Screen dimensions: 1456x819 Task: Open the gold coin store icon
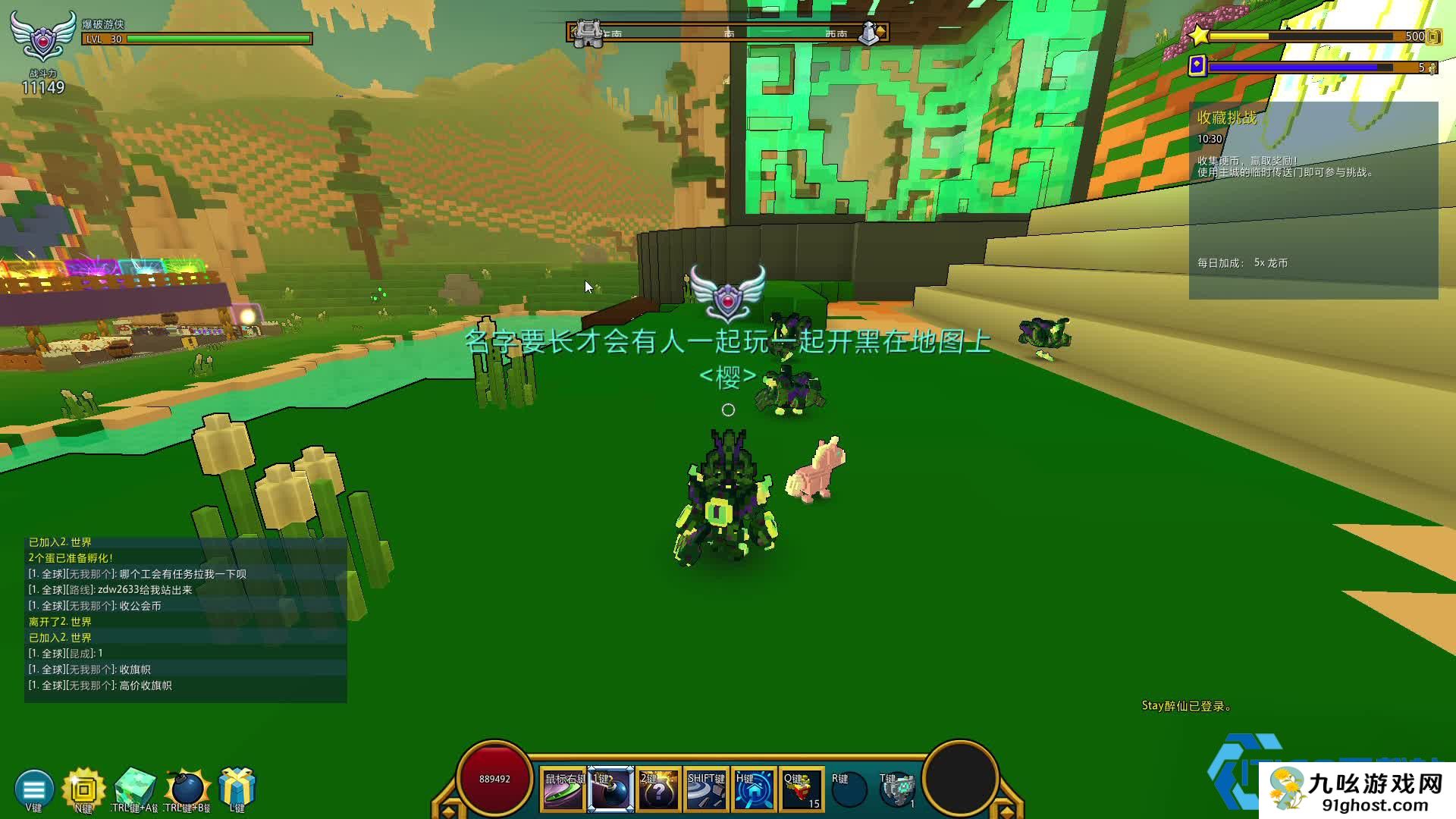pos(83,789)
